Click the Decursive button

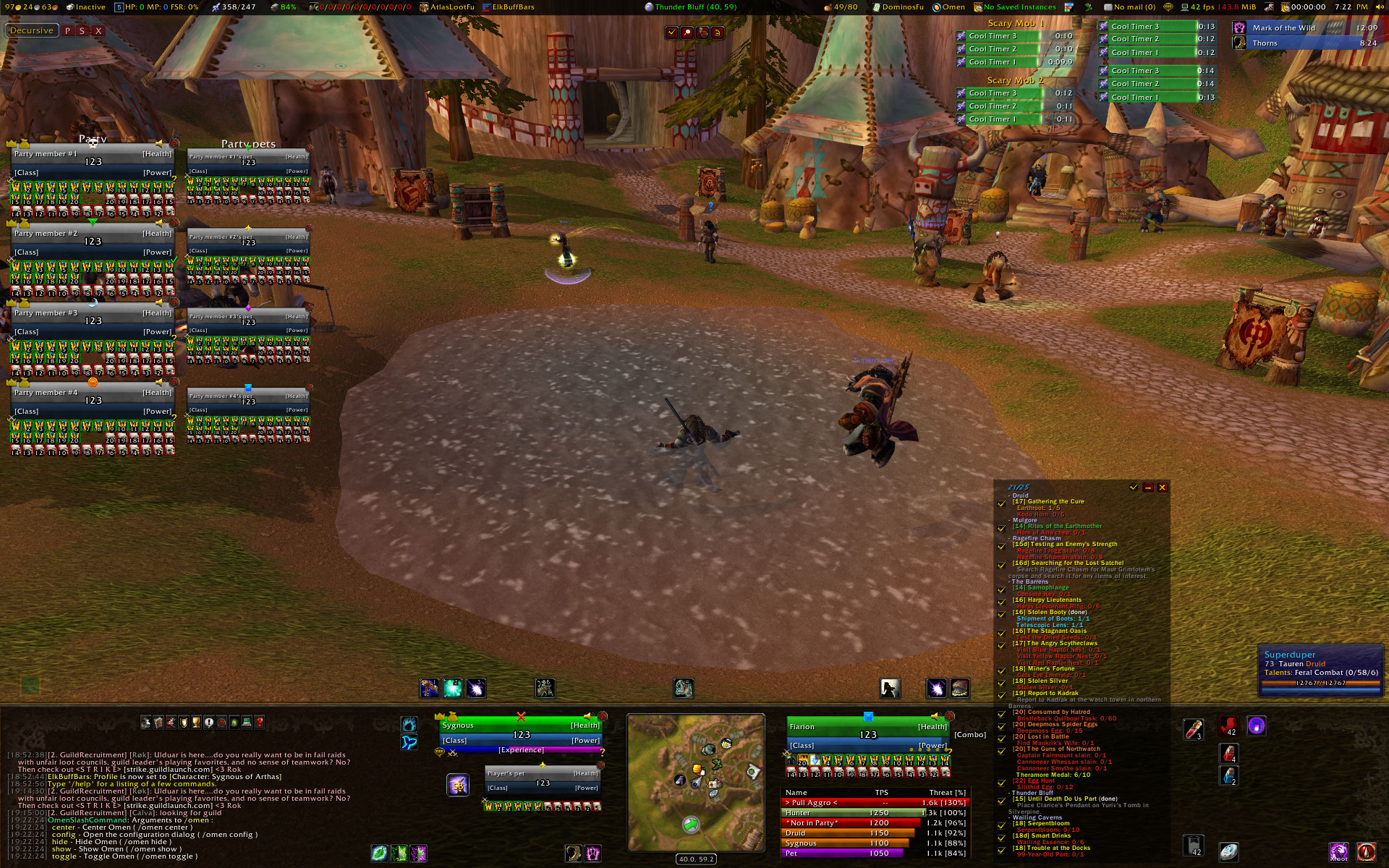[32, 30]
